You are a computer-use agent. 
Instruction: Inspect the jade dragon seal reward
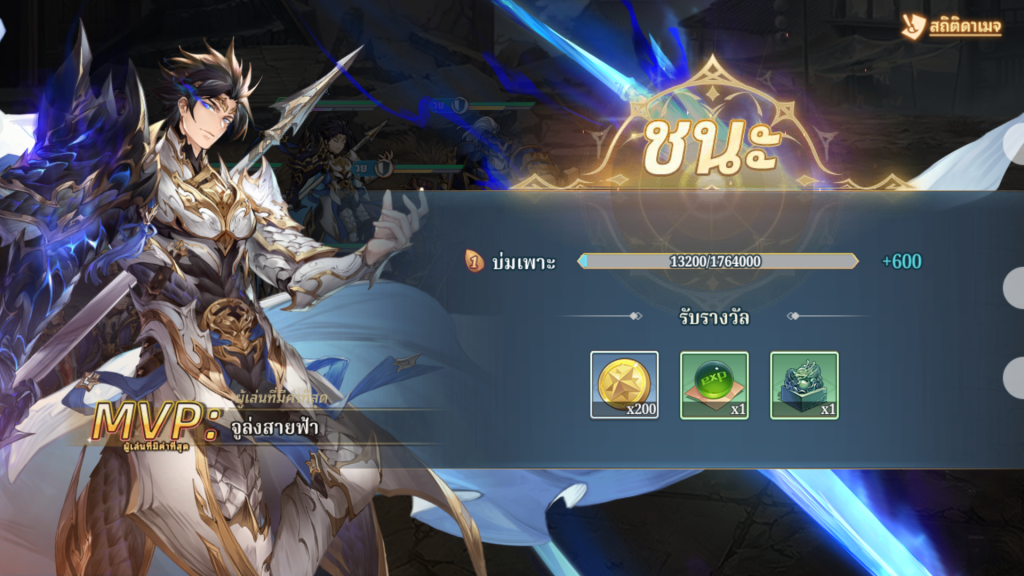pyautogui.click(x=804, y=385)
